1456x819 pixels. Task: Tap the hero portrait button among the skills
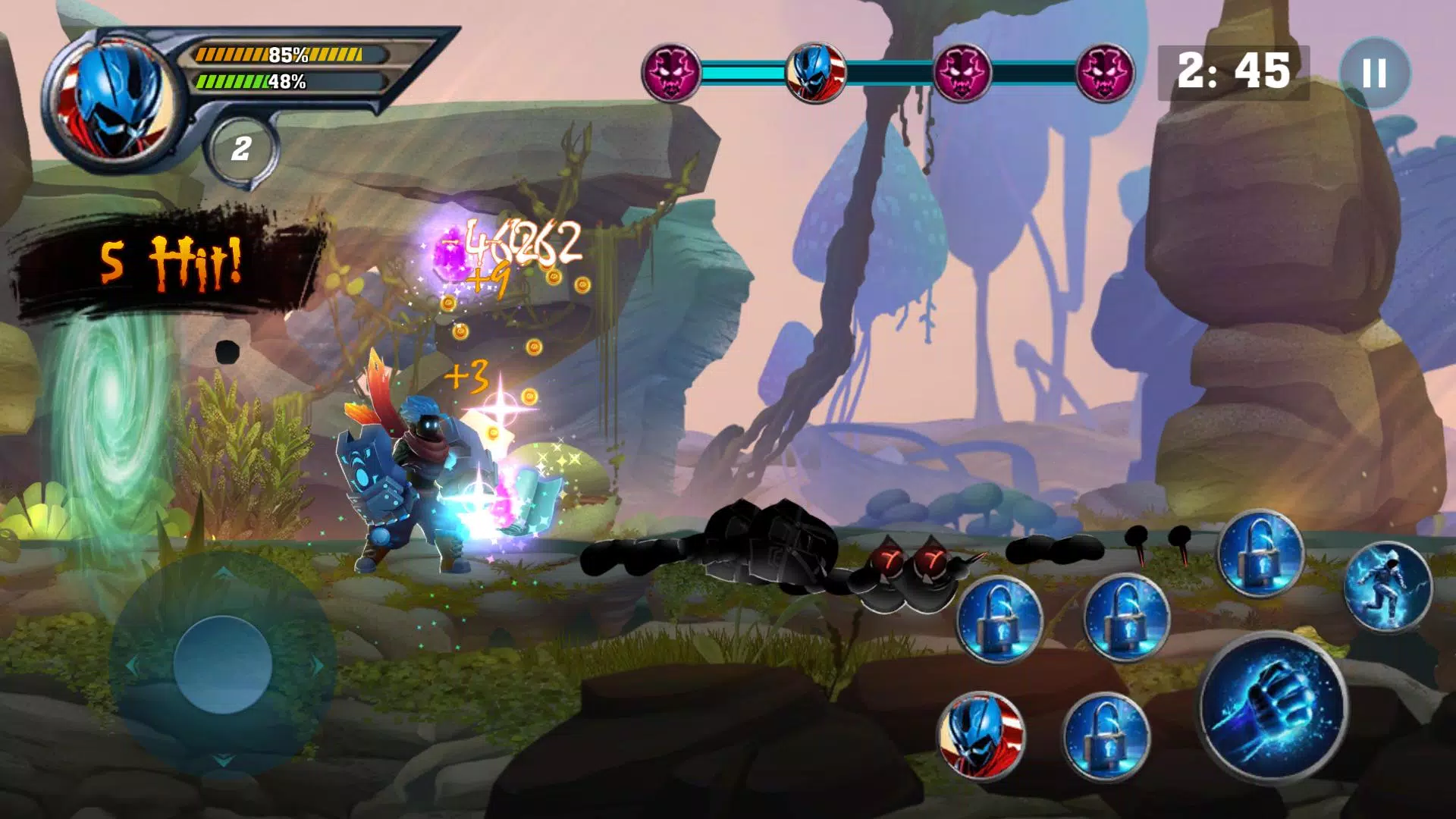tap(981, 734)
